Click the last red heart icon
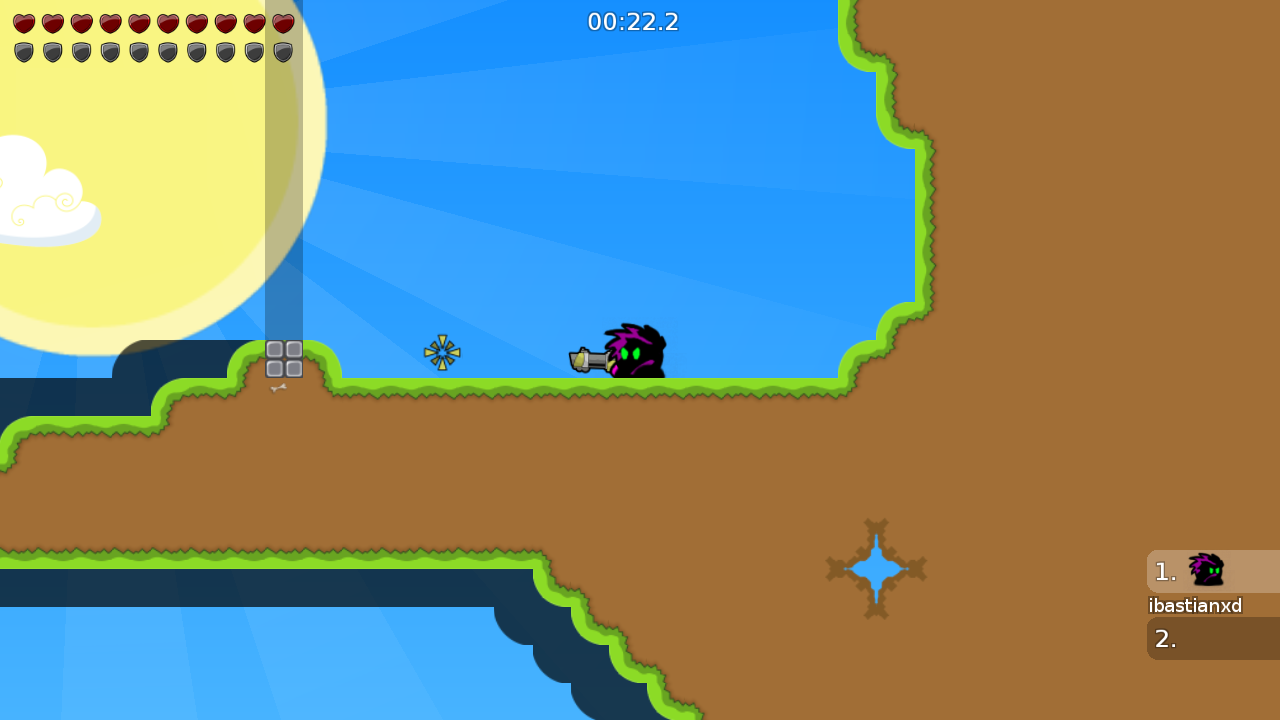This screenshot has height=720, width=1280. pos(283,22)
